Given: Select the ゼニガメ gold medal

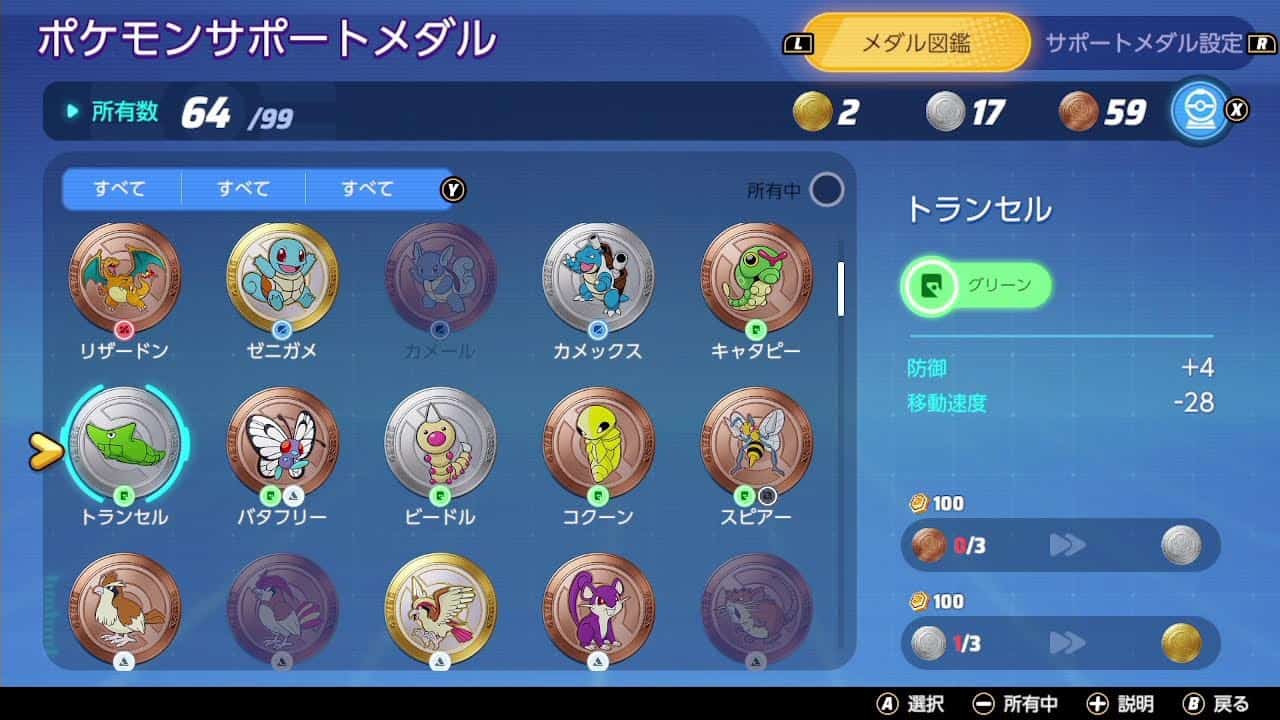Looking at the screenshot, I should pyautogui.click(x=282, y=278).
